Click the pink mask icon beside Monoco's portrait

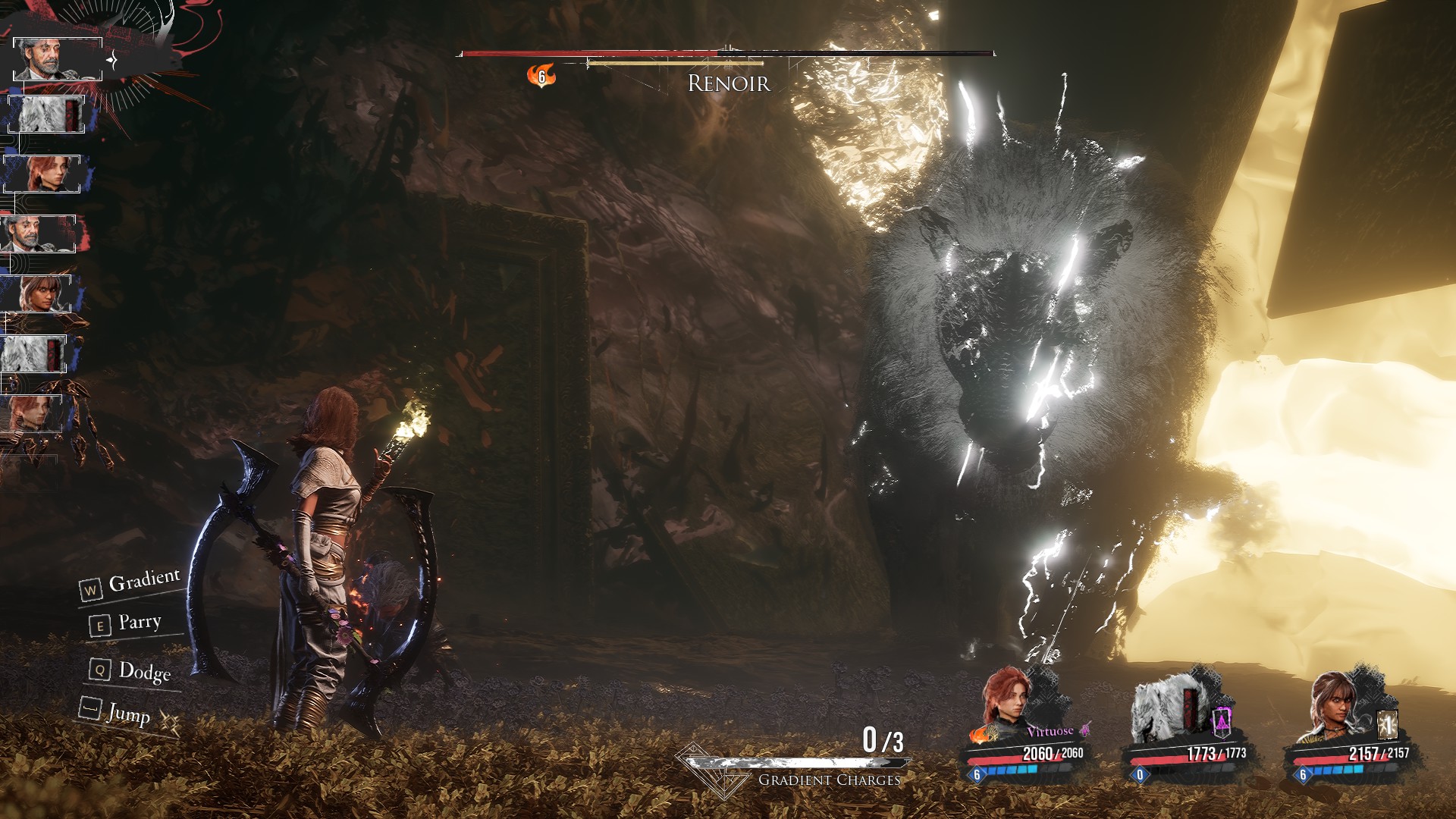click(x=1222, y=721)
